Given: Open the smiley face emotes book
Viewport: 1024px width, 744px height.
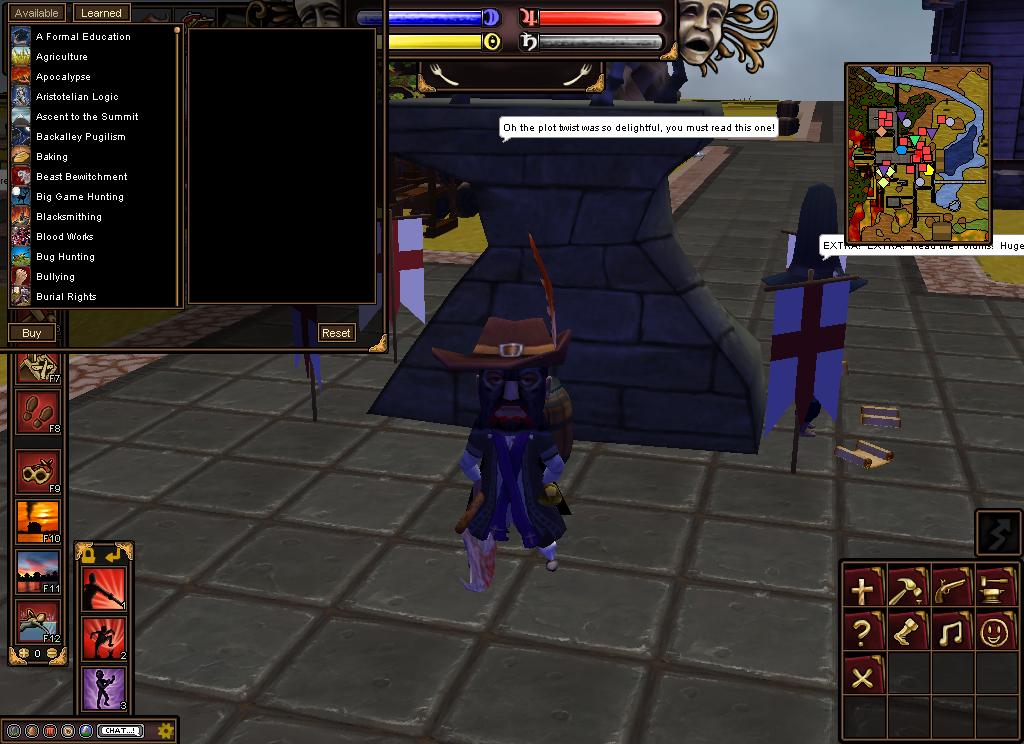Looking at the screenshot, I should coord(997,632).
